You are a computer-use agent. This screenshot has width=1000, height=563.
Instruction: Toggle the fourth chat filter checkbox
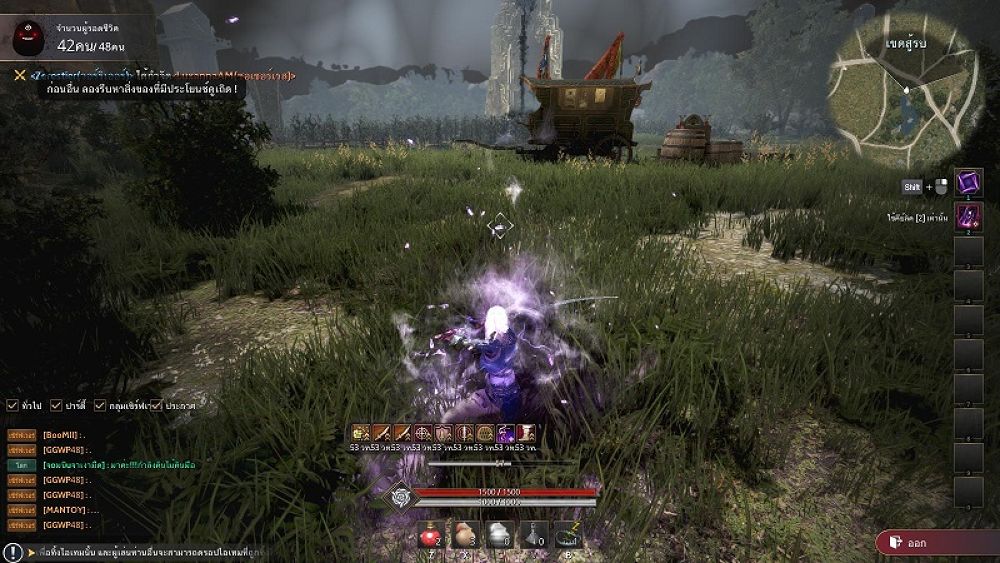pyautogui.click(x=156, y=405)
